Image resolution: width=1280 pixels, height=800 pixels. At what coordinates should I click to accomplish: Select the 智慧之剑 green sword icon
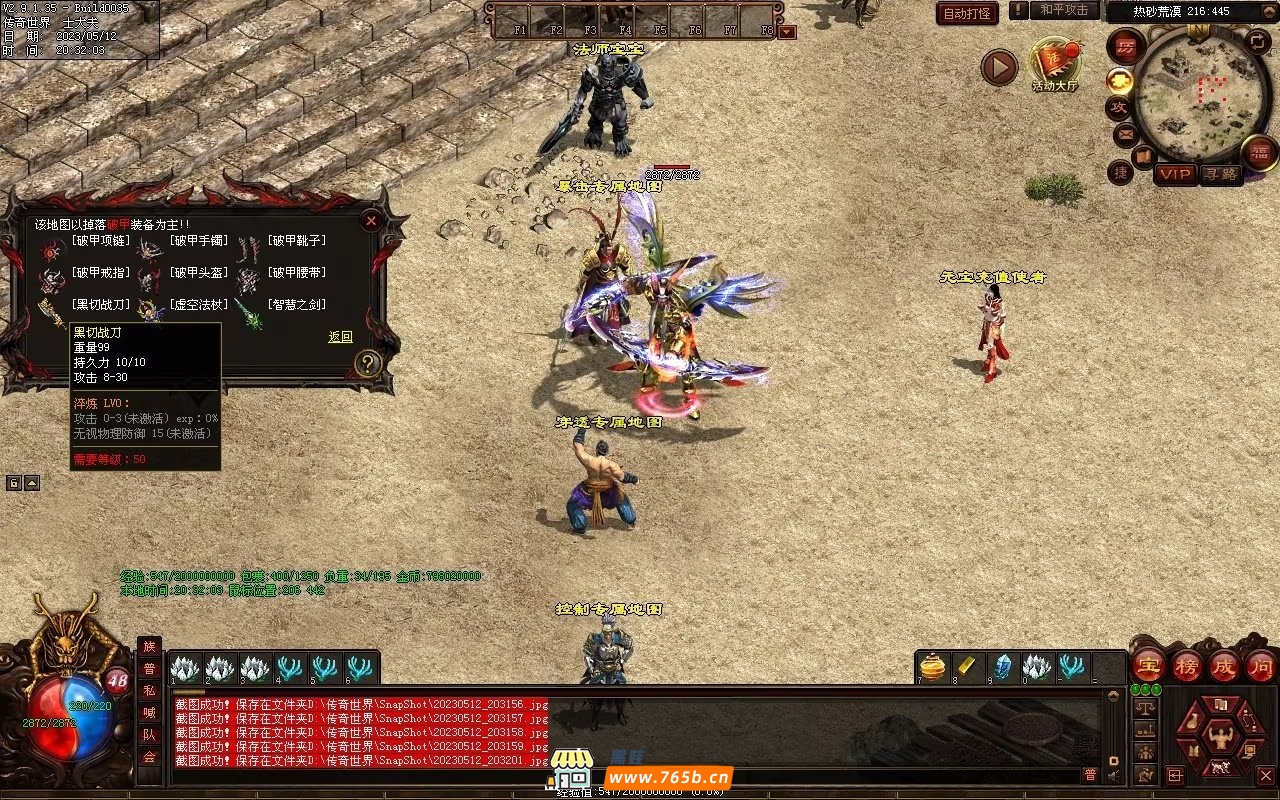pyautogui.click(x=248, y=313)
